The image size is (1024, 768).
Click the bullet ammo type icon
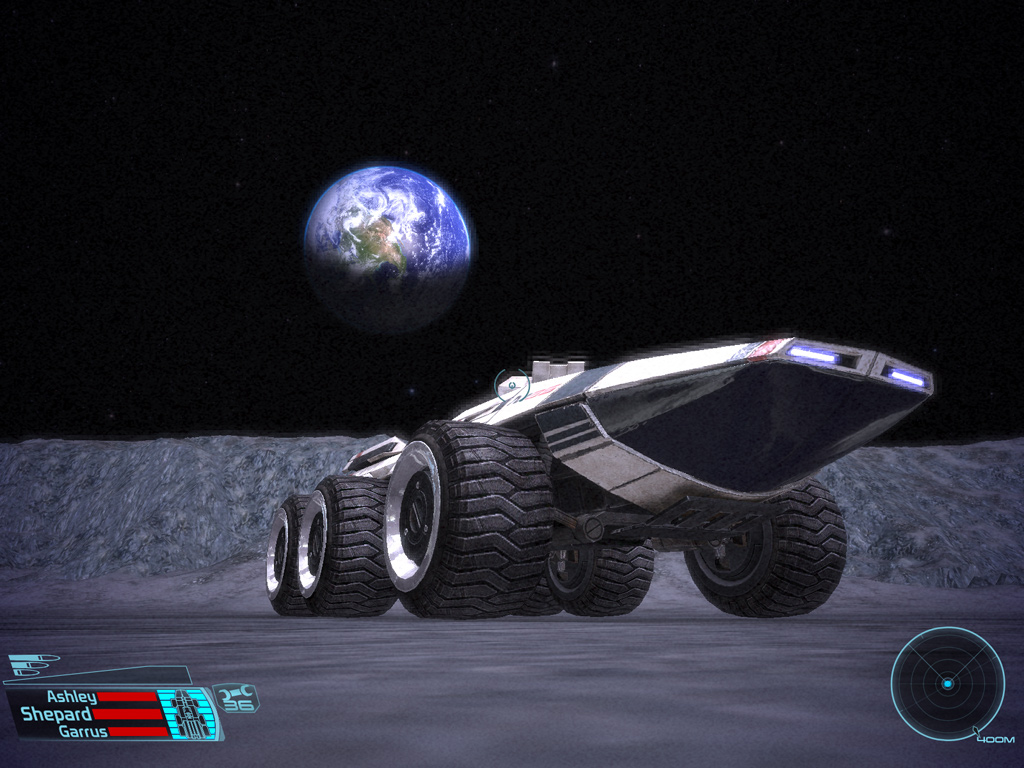coord(32,663)
